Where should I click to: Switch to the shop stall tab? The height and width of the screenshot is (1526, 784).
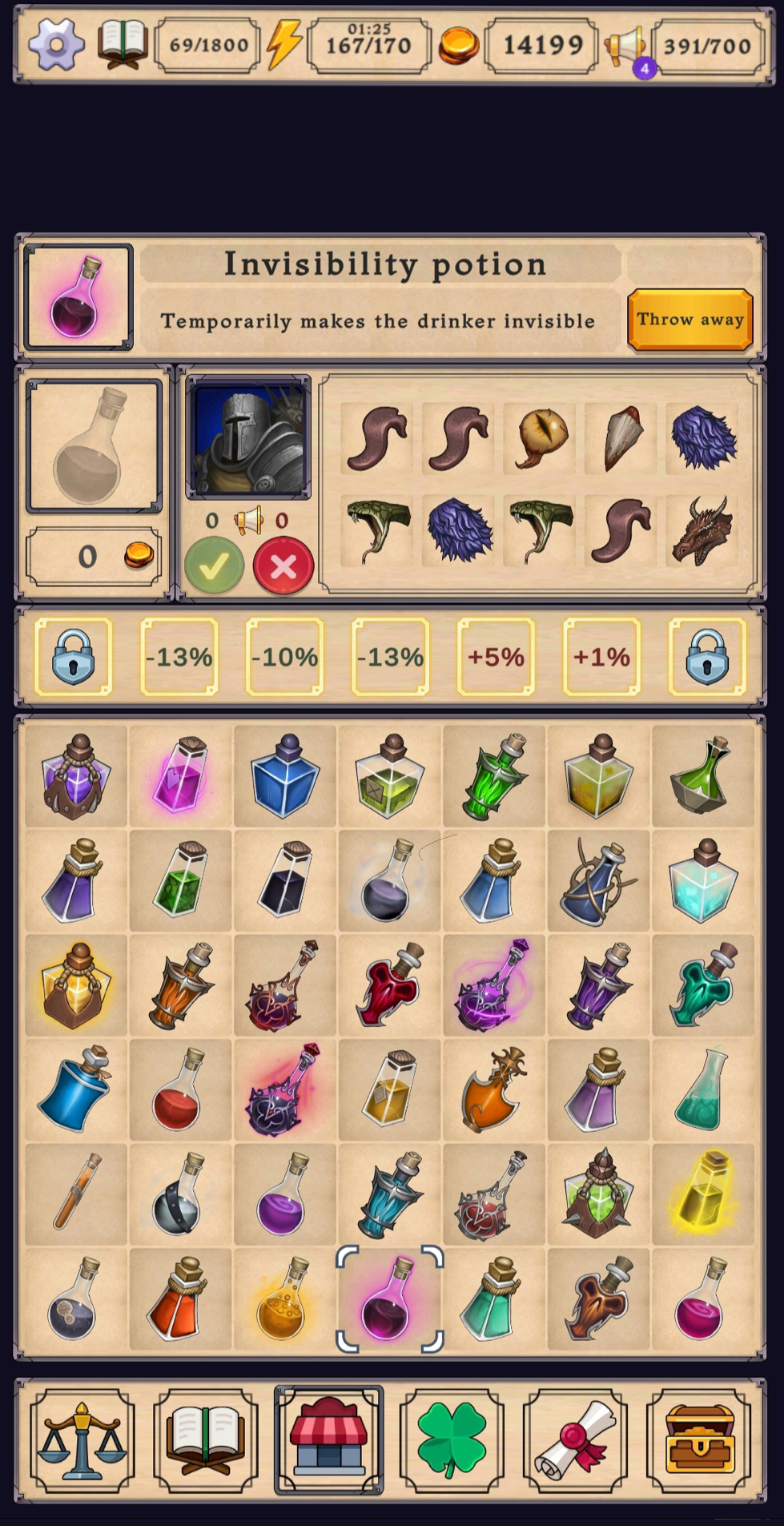point(329,1440)
